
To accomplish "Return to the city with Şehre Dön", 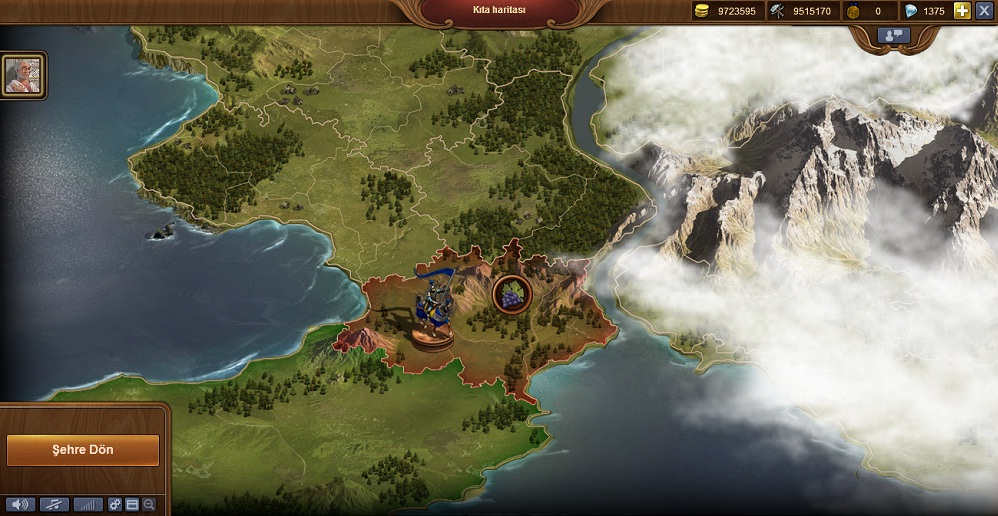I will [x=83, y=450].
